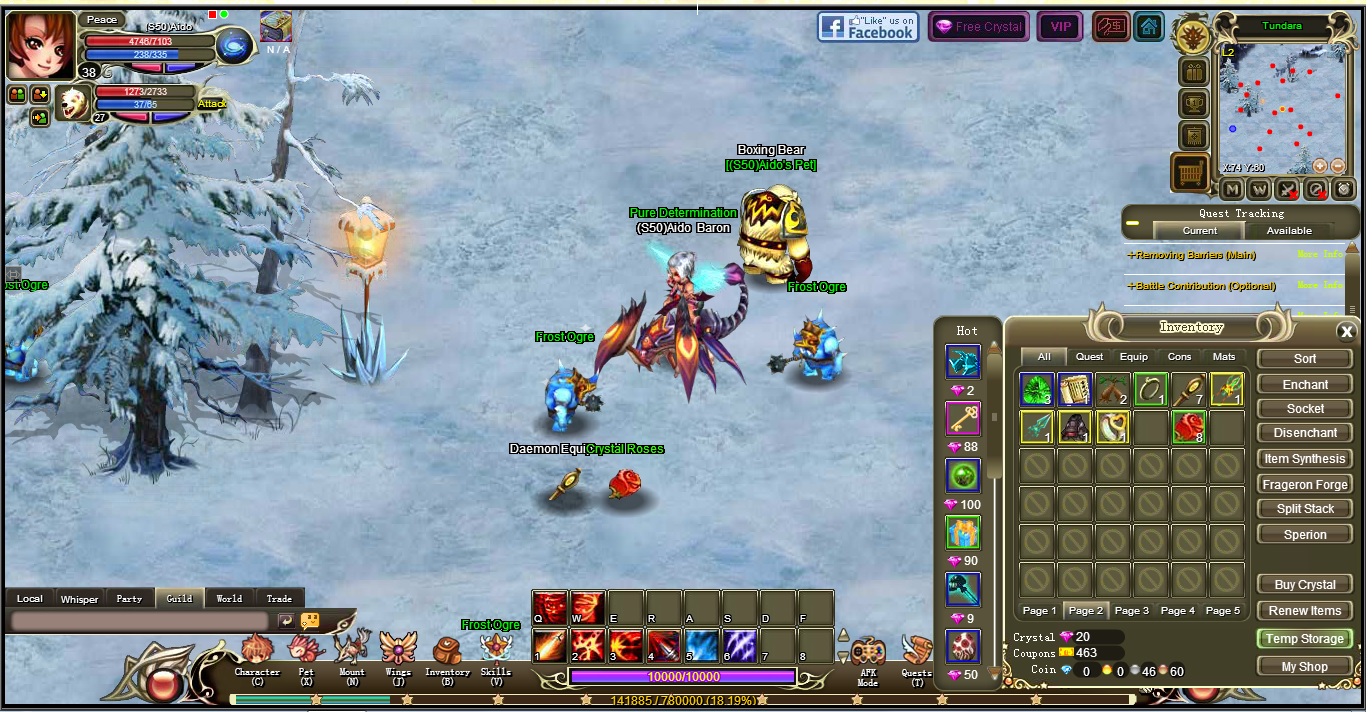
Task: Open the Enchant function
Action: pos(1304,384)
